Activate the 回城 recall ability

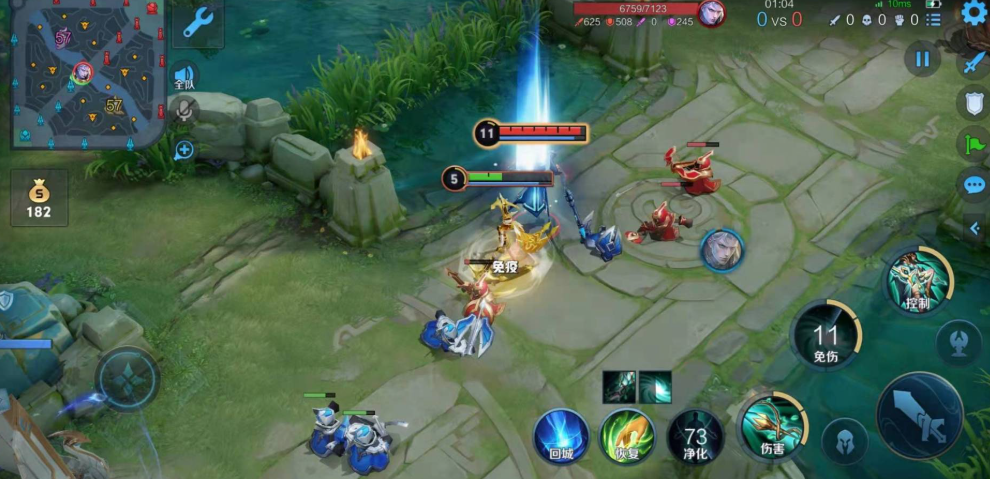click(561, 436)
